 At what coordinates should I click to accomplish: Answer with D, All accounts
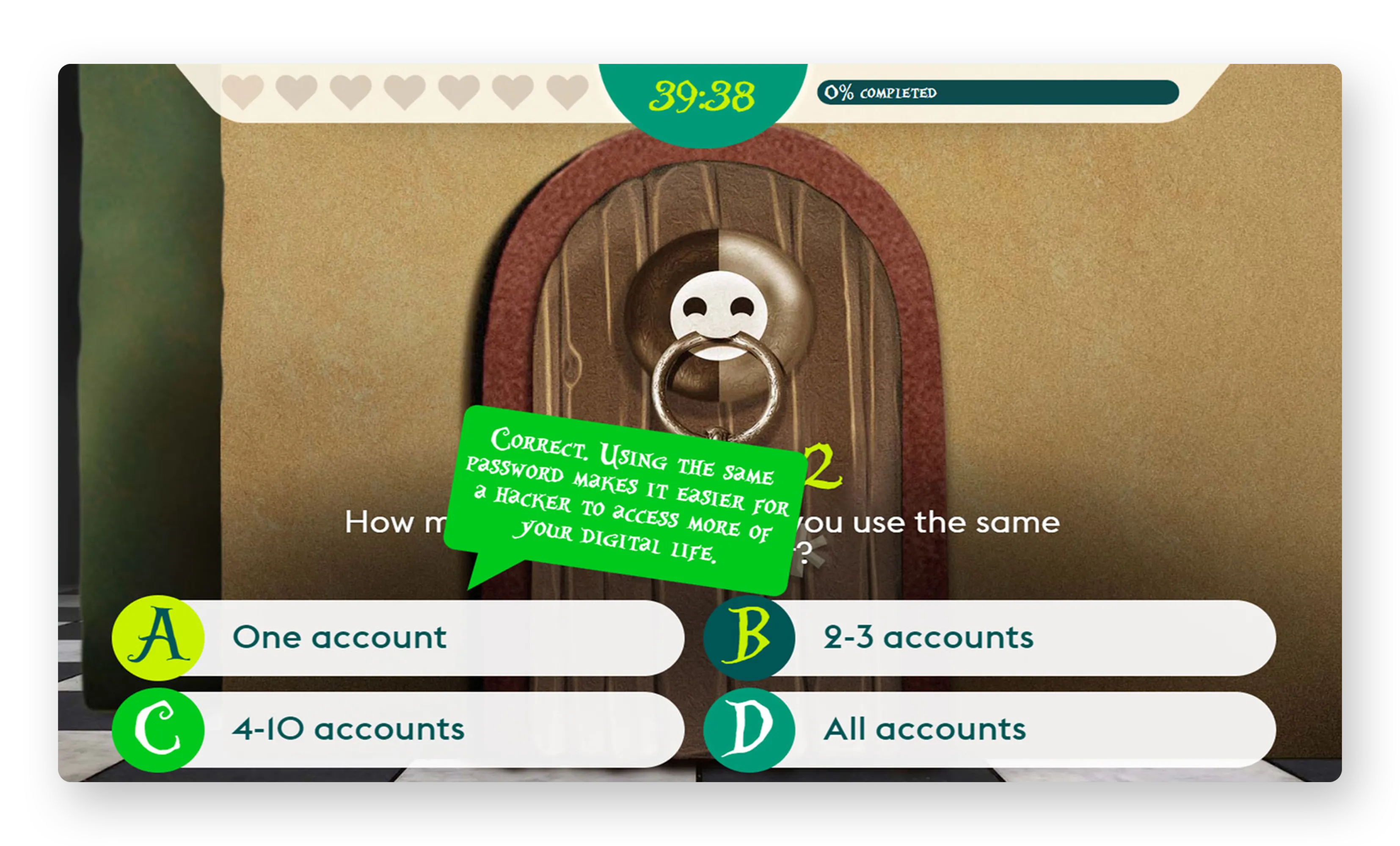click(989, 730)
